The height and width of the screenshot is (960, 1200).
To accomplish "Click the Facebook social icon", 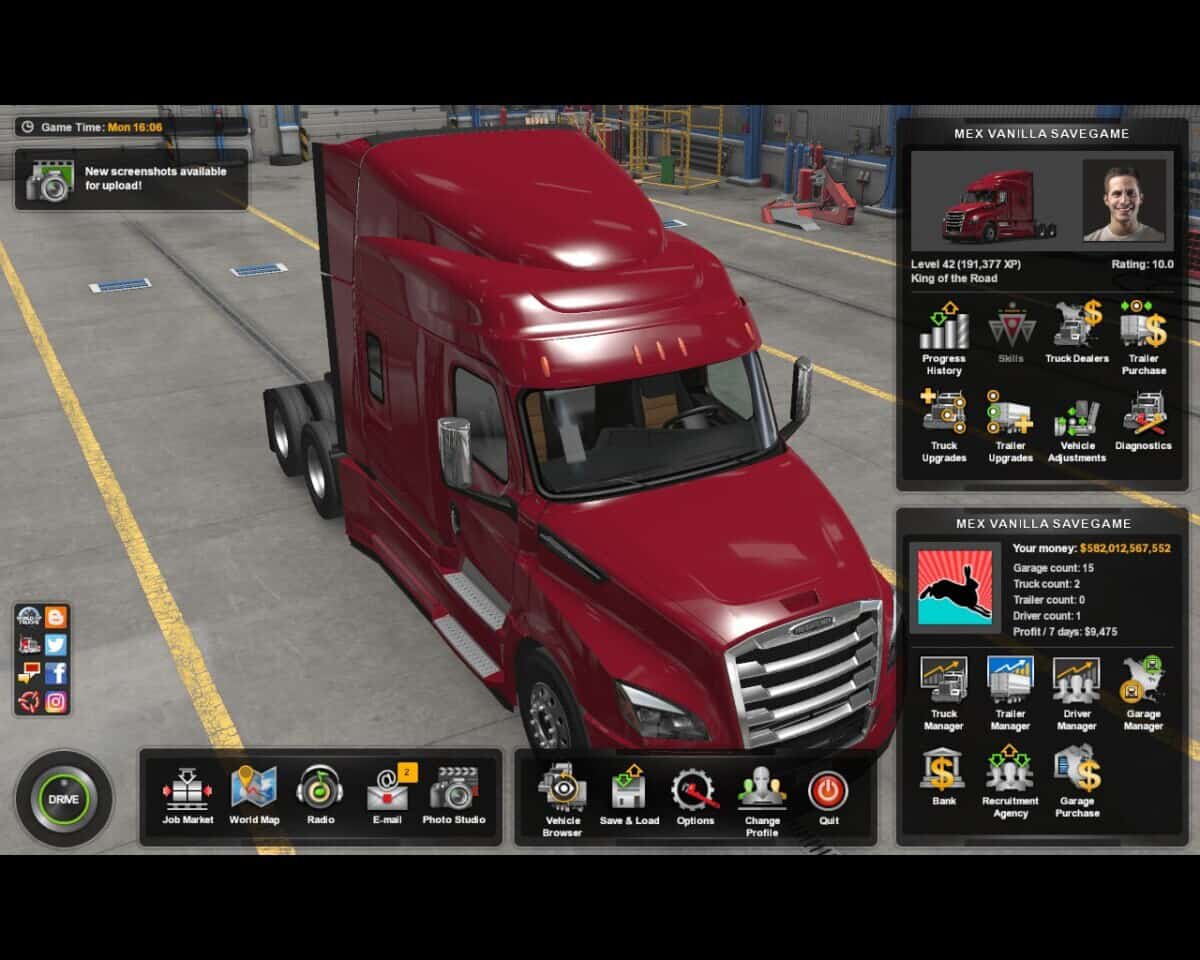I will pyautogui.click(x=56, y=673).
